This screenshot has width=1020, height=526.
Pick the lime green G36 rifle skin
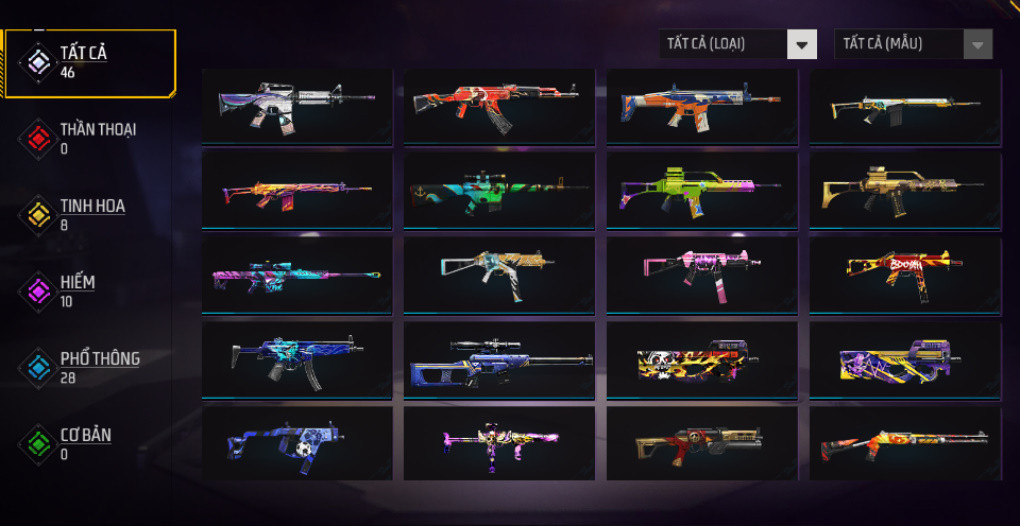[x=701, y=189]
